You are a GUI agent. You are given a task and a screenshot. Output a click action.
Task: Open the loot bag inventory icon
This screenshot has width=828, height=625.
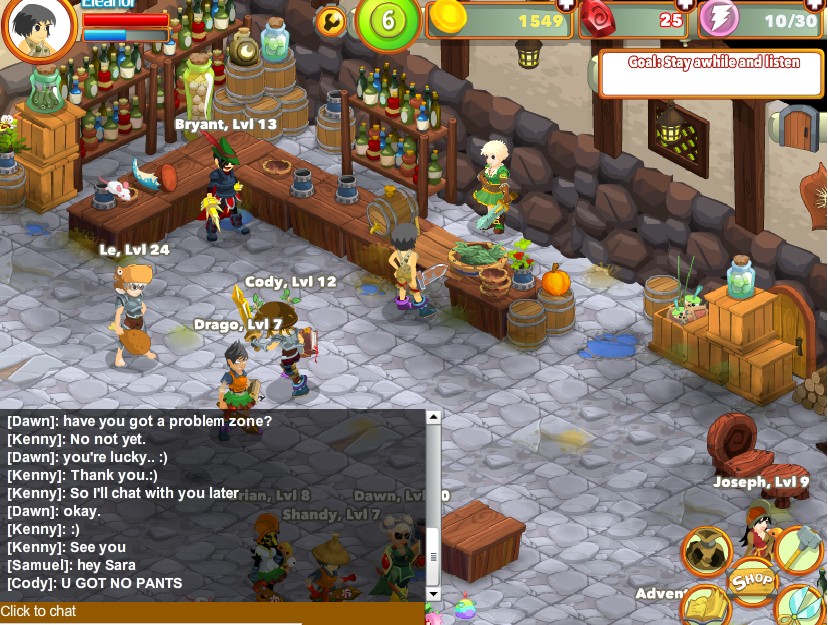pos(706,550)
